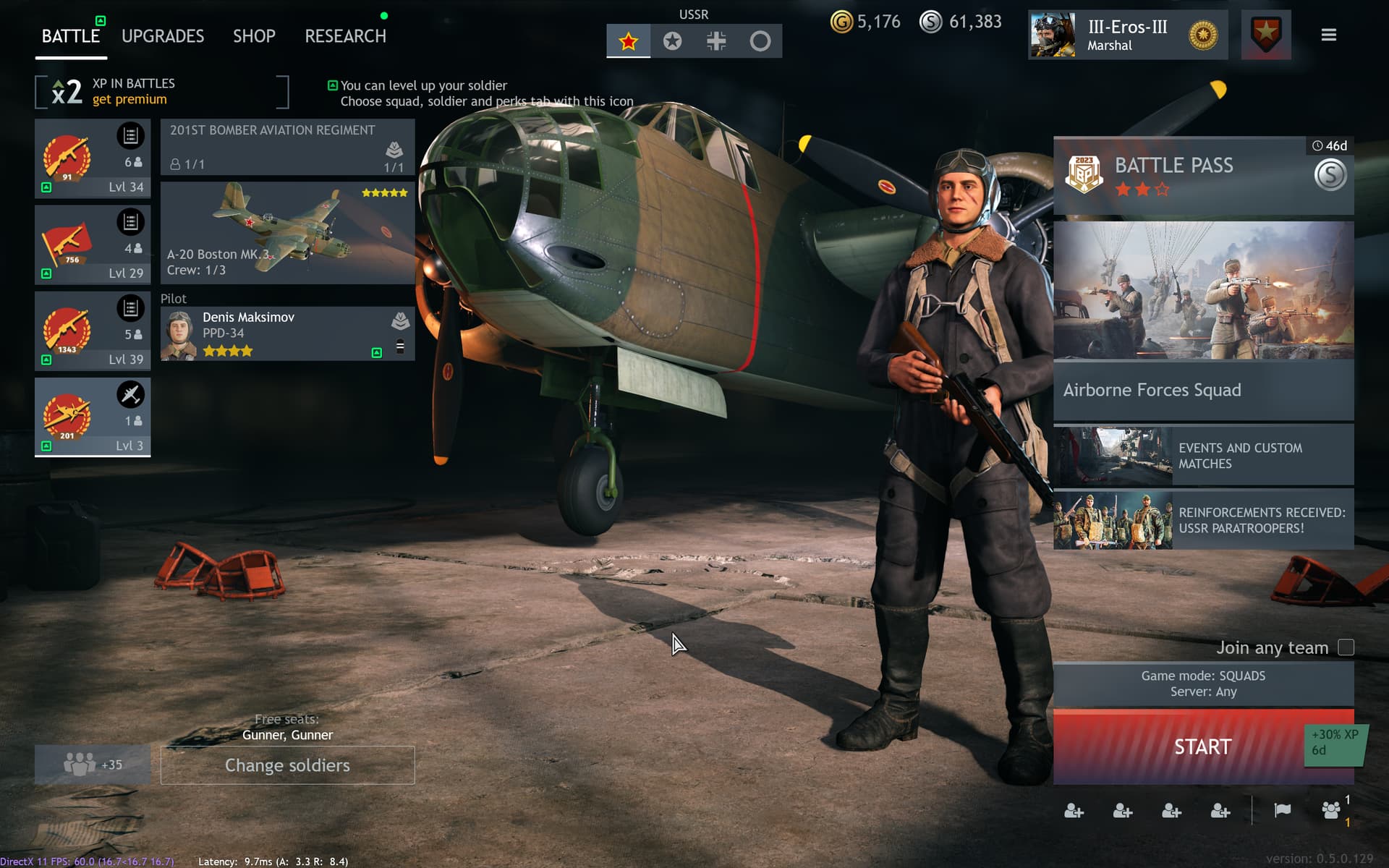Select the USSR red star faction icon

point(628,41)
